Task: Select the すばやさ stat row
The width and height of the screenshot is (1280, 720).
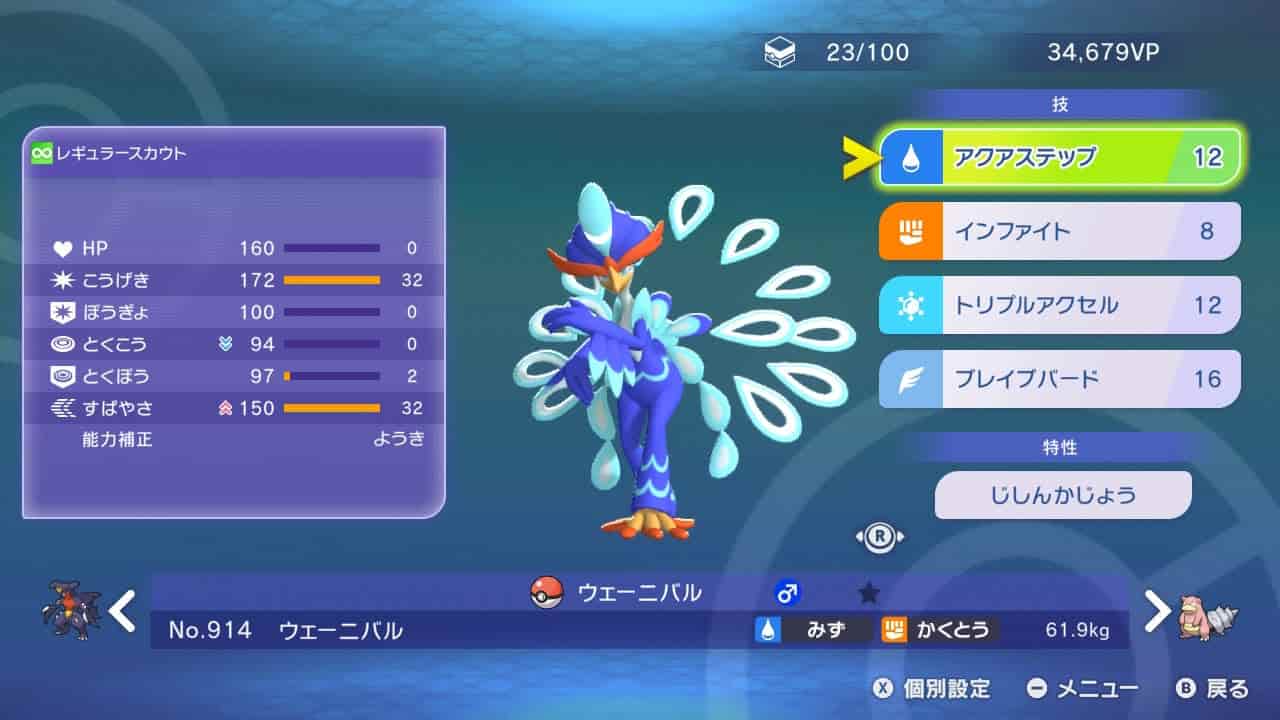Action: (235, 408)
